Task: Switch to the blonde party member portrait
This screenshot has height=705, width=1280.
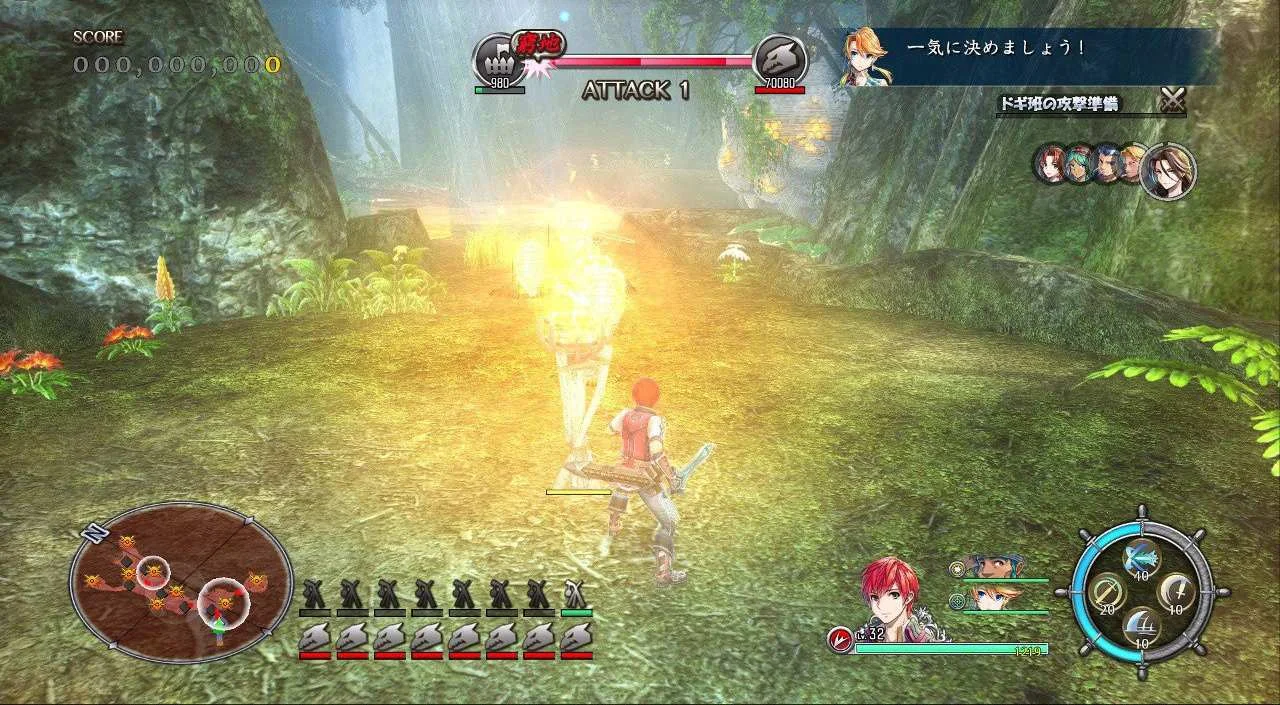Action: [x=991, y=598]
